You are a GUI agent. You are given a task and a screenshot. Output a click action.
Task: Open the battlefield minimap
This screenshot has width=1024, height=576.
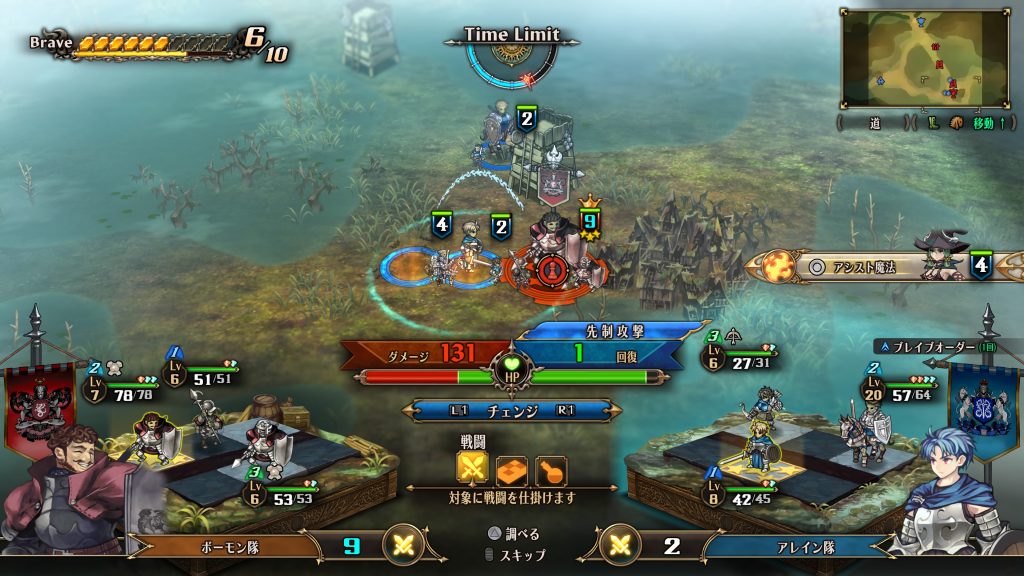pos(923,59)
